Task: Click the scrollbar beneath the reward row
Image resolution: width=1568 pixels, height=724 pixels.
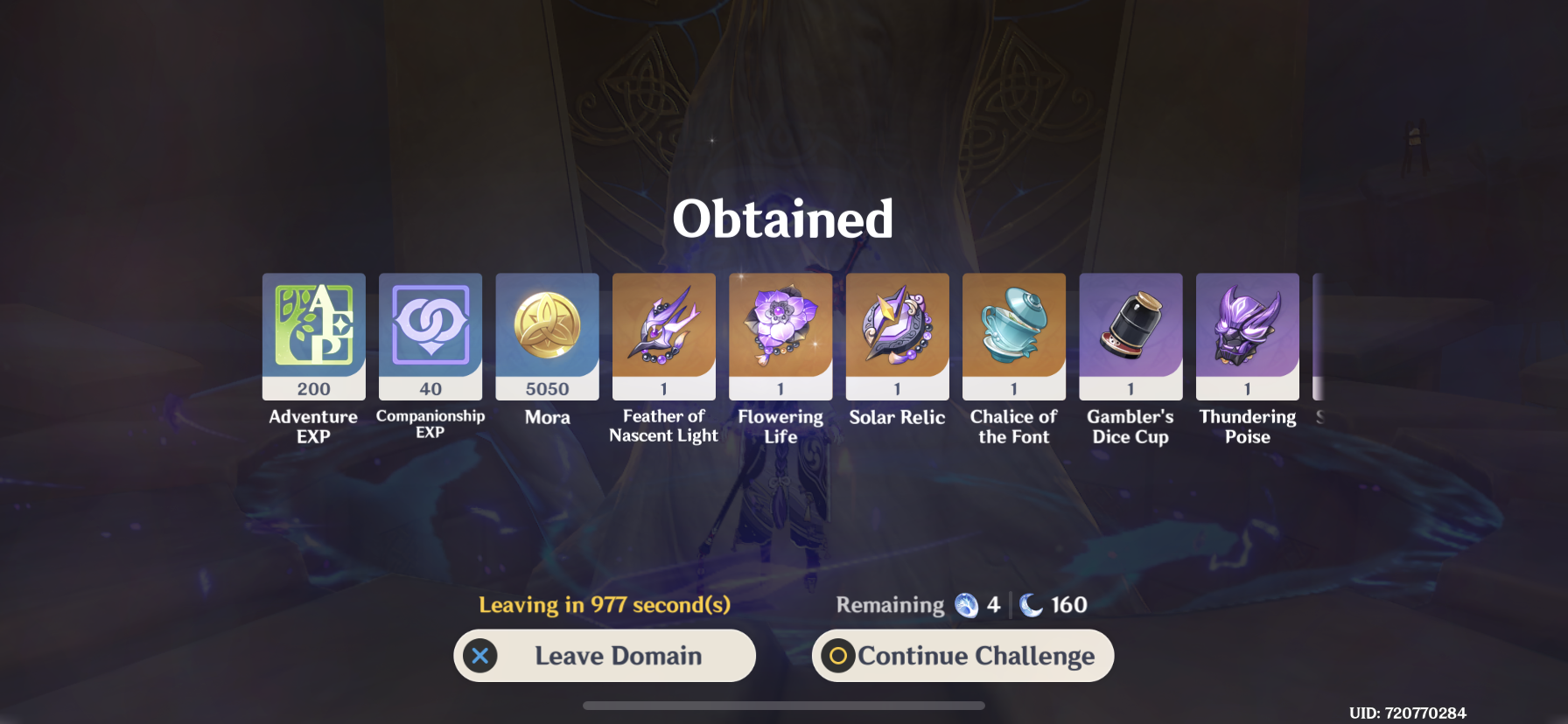Action: point(784,706)
